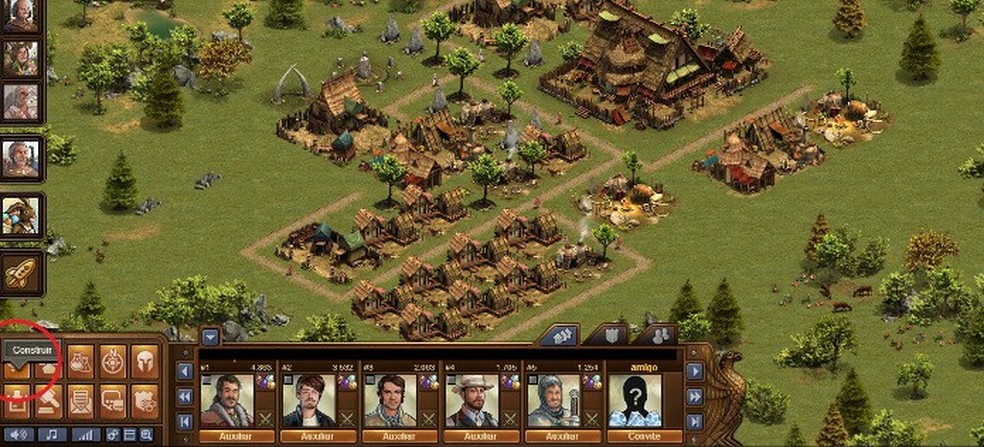Open the compass map menu
984x447 pixels.
tap(113, 362)
